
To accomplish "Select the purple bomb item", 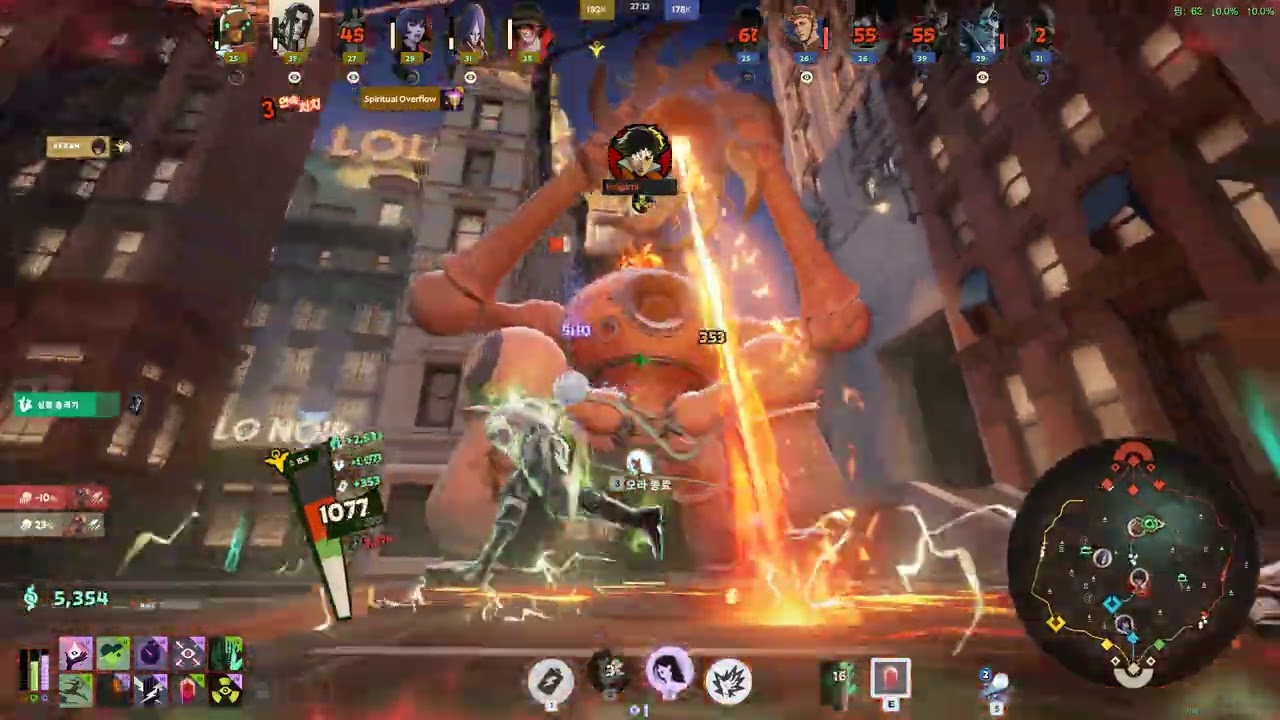I will 151,654.
